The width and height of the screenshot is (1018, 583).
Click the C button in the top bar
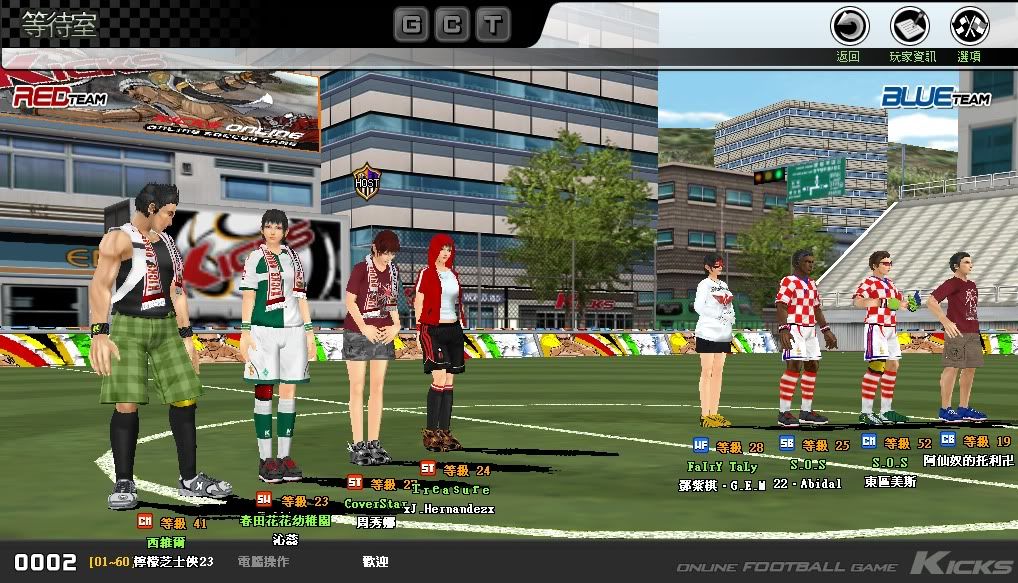(x=451, y=24)
